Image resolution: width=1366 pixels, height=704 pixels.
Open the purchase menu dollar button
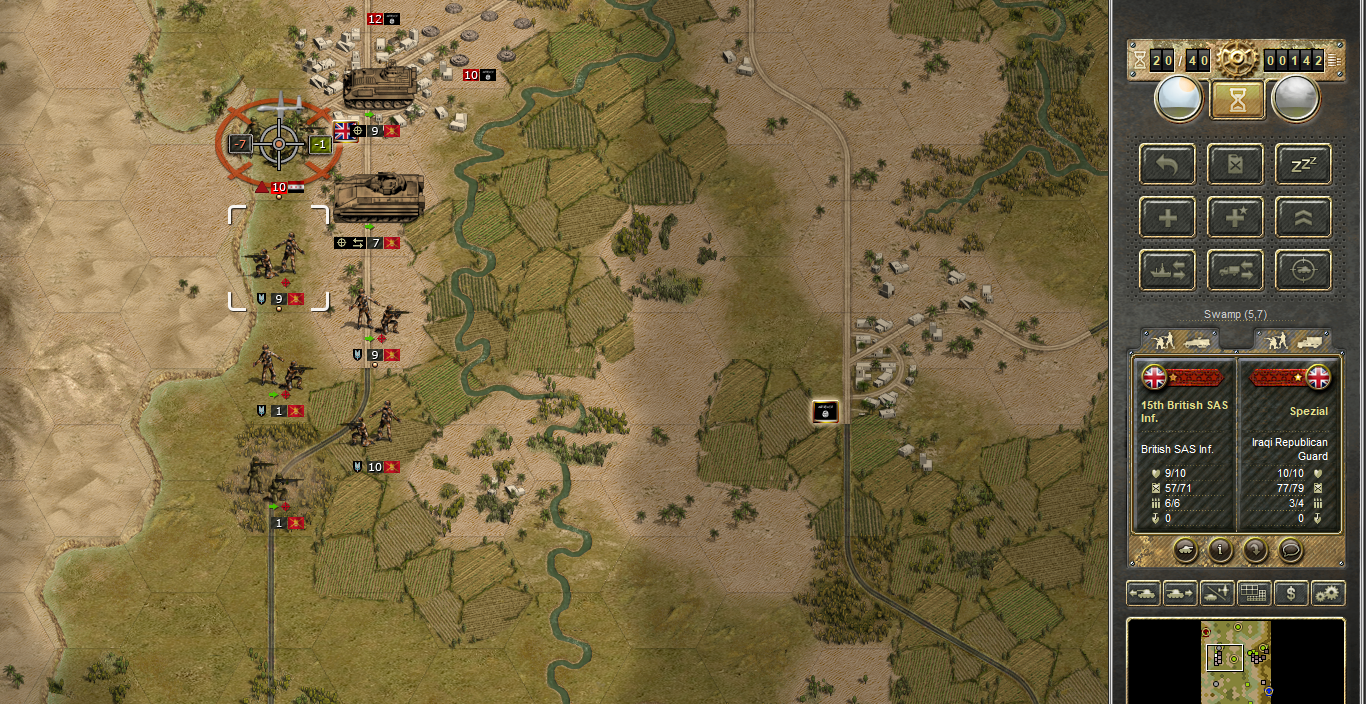[x=1291, y=593]
